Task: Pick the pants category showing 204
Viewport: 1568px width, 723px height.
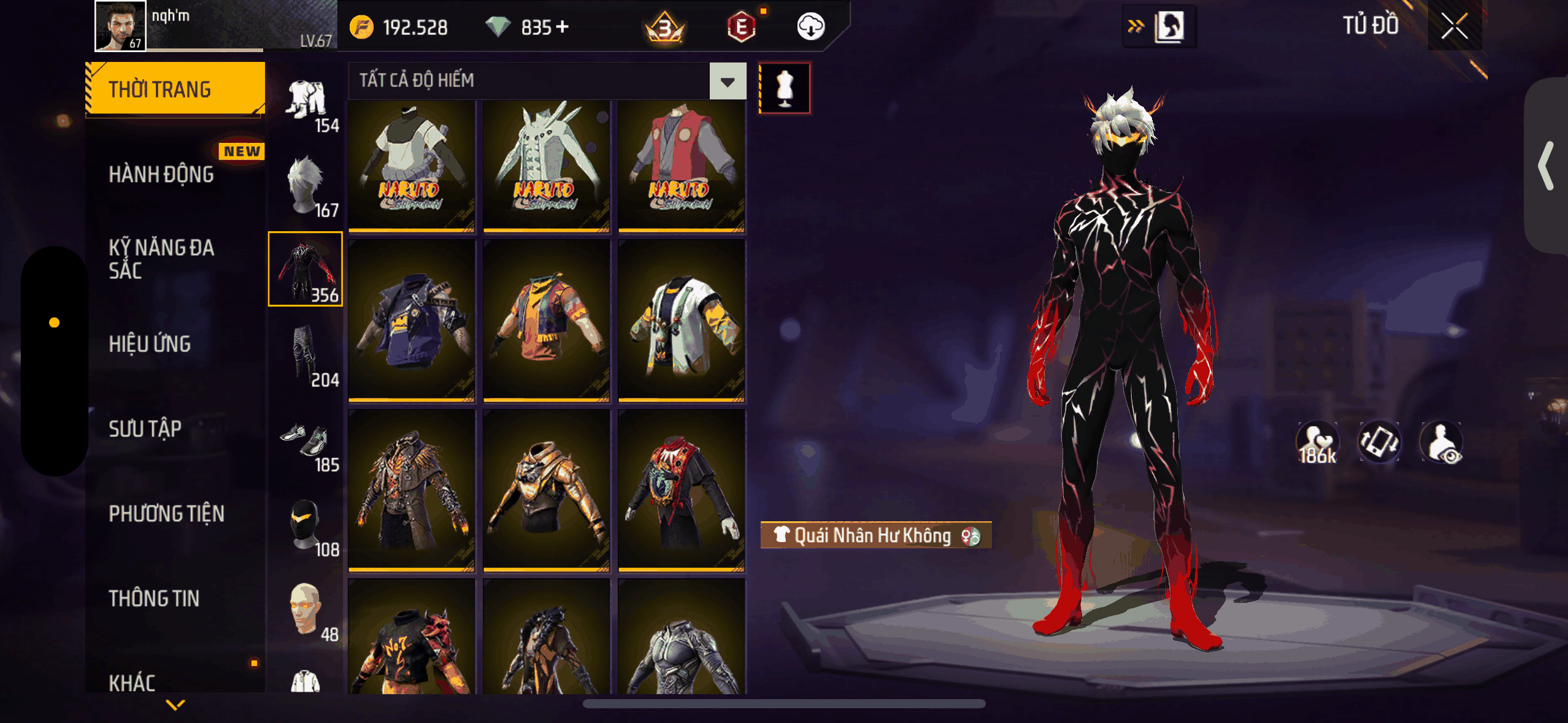Action: (x=306, y=356)
